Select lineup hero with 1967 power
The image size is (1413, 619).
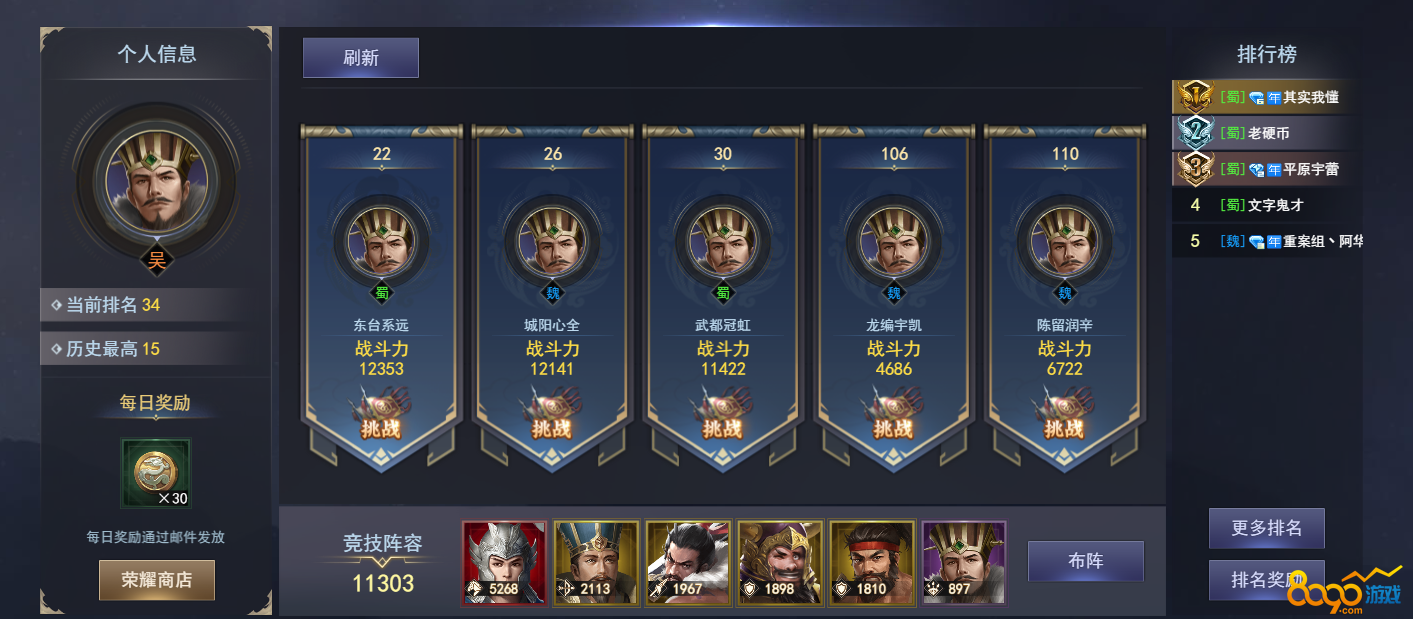688,563
